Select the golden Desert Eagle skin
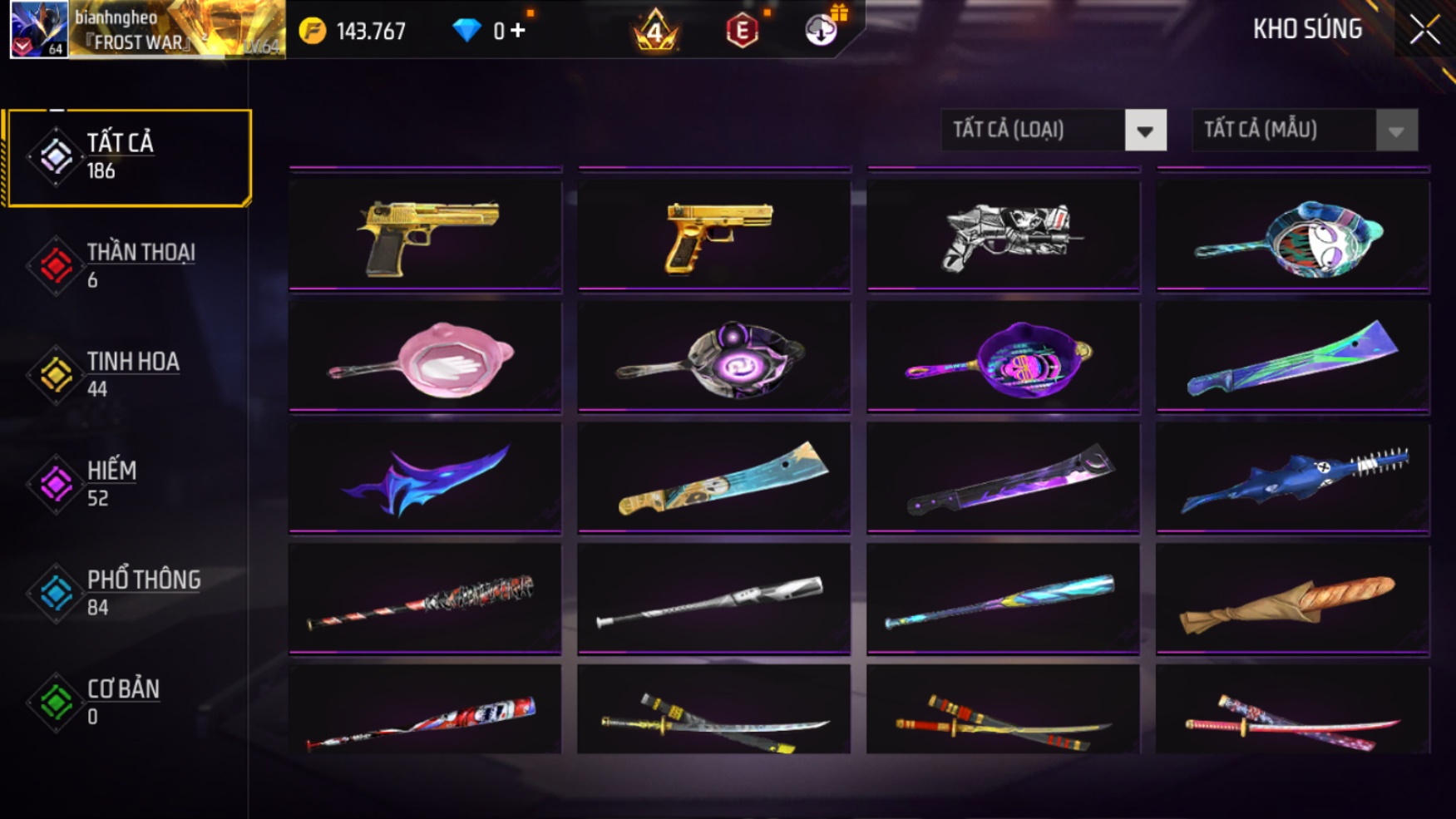The height and width of the screenshot is (819, 1456). (426, 236)
